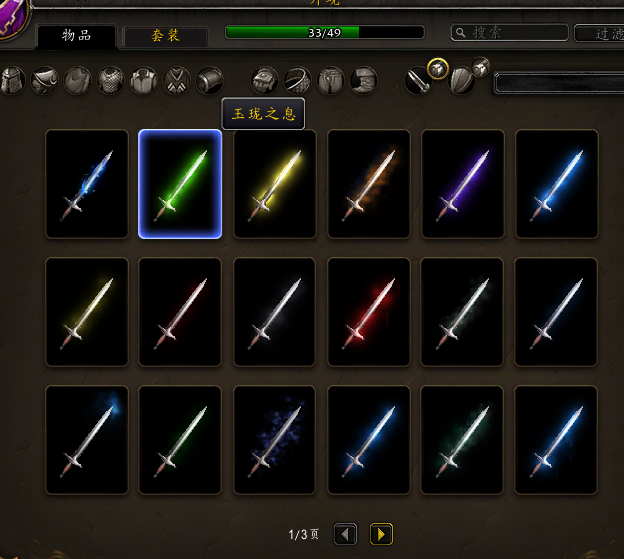Select the tabard slot icon
Screen dimensions: 624x559
pos(177,80)
